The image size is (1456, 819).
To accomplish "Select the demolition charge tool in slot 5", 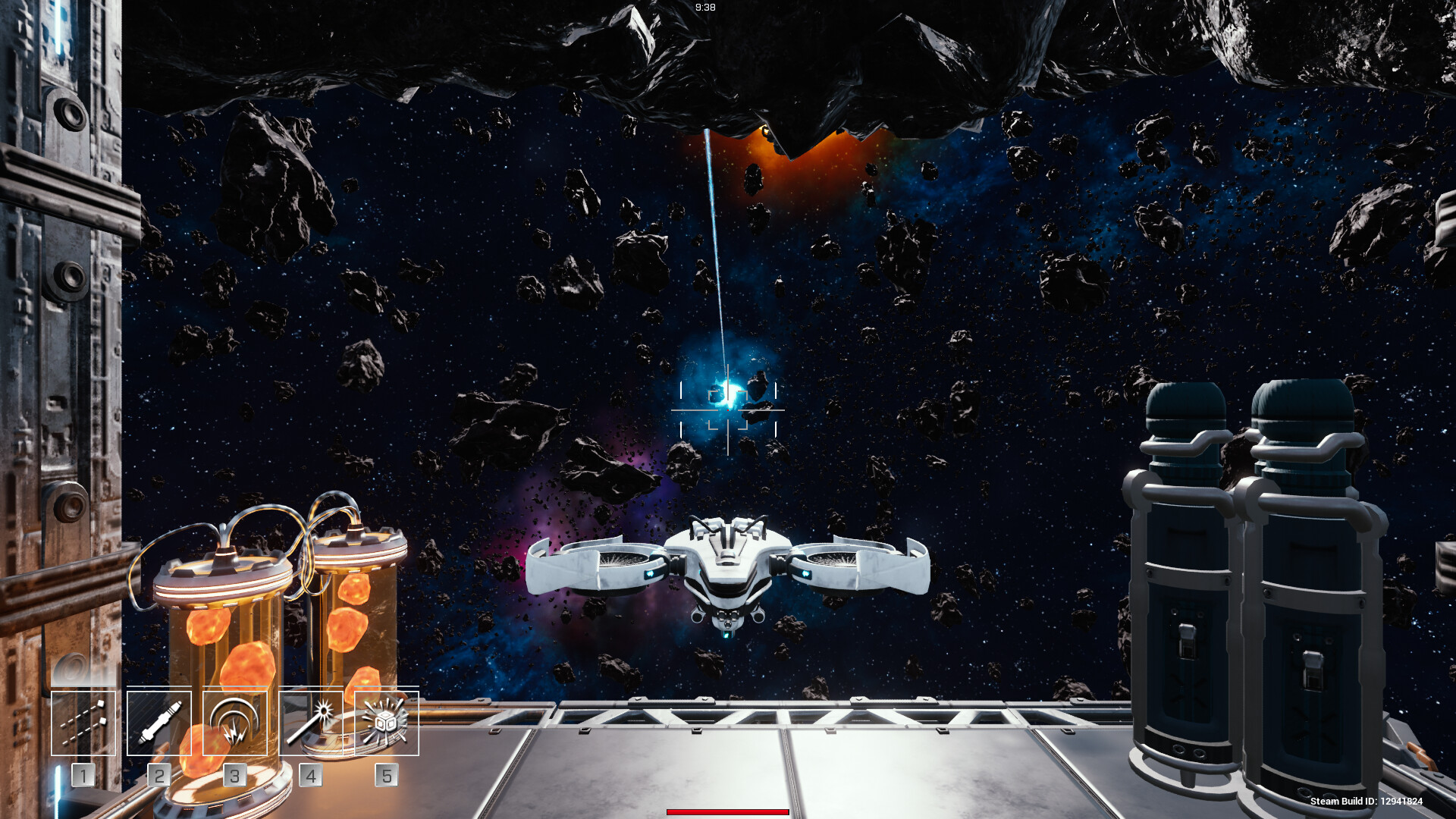I will pyautogui.click(x=386, y=723).
